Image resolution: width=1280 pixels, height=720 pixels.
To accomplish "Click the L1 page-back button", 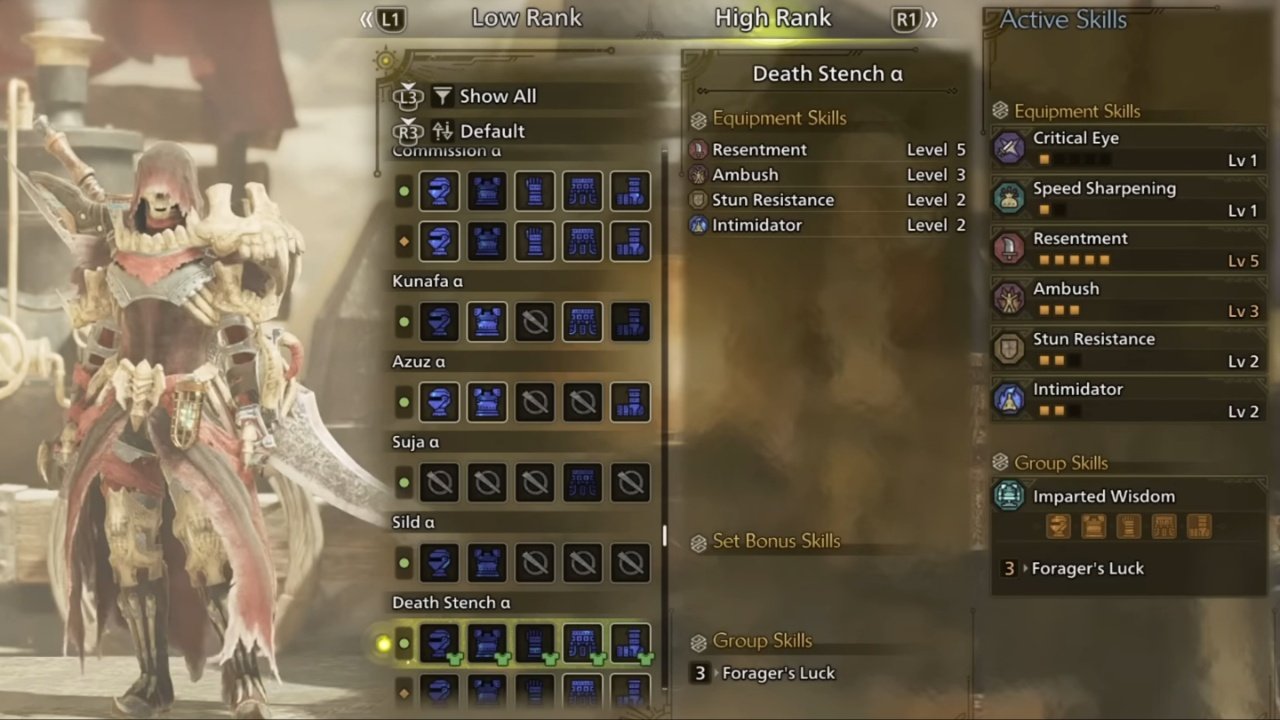I will (390, 18).
